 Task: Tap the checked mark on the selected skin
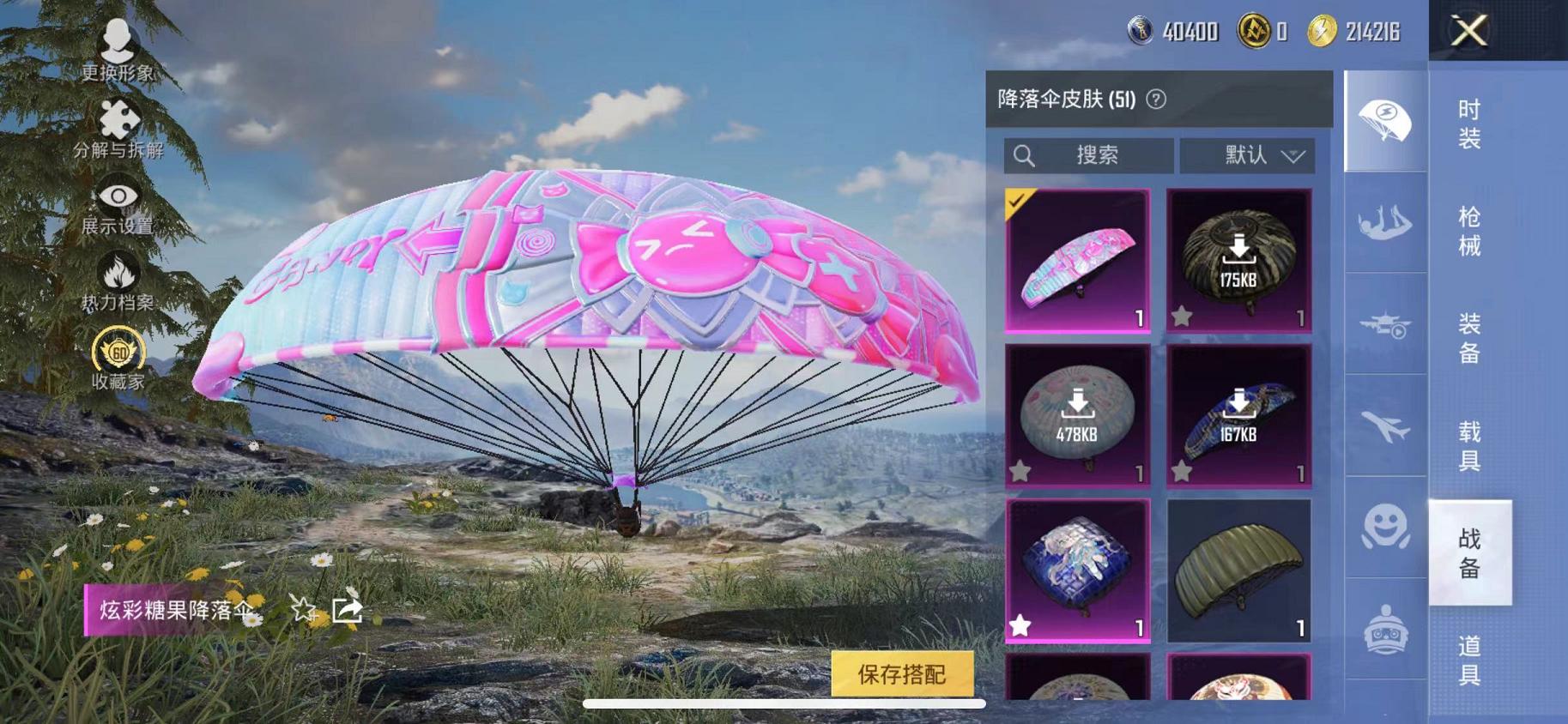point(1016,201)
